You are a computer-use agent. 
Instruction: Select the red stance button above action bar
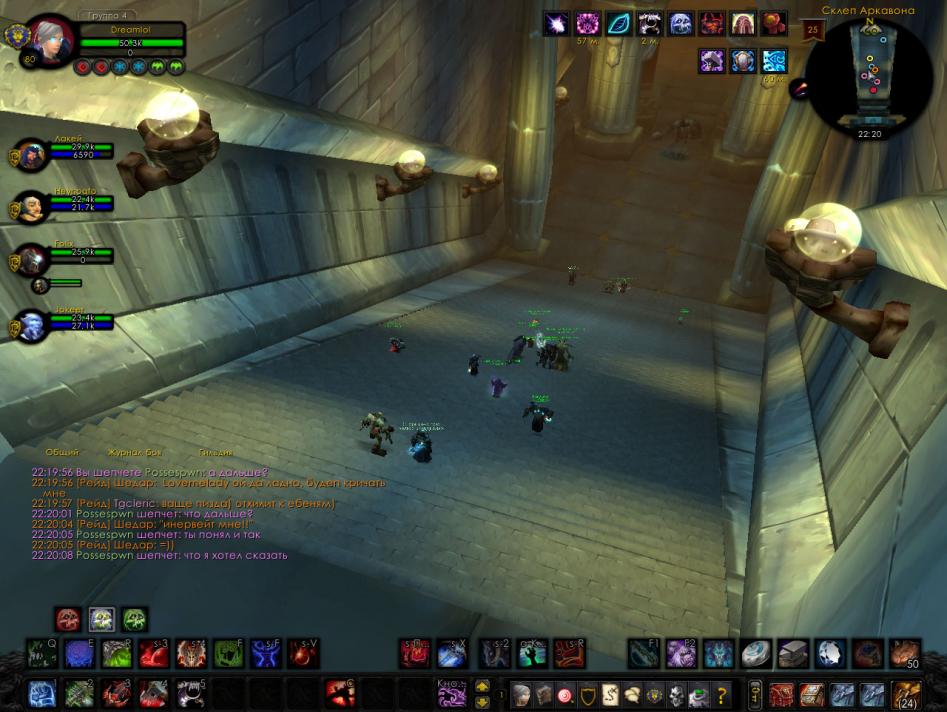coord(68,619)
